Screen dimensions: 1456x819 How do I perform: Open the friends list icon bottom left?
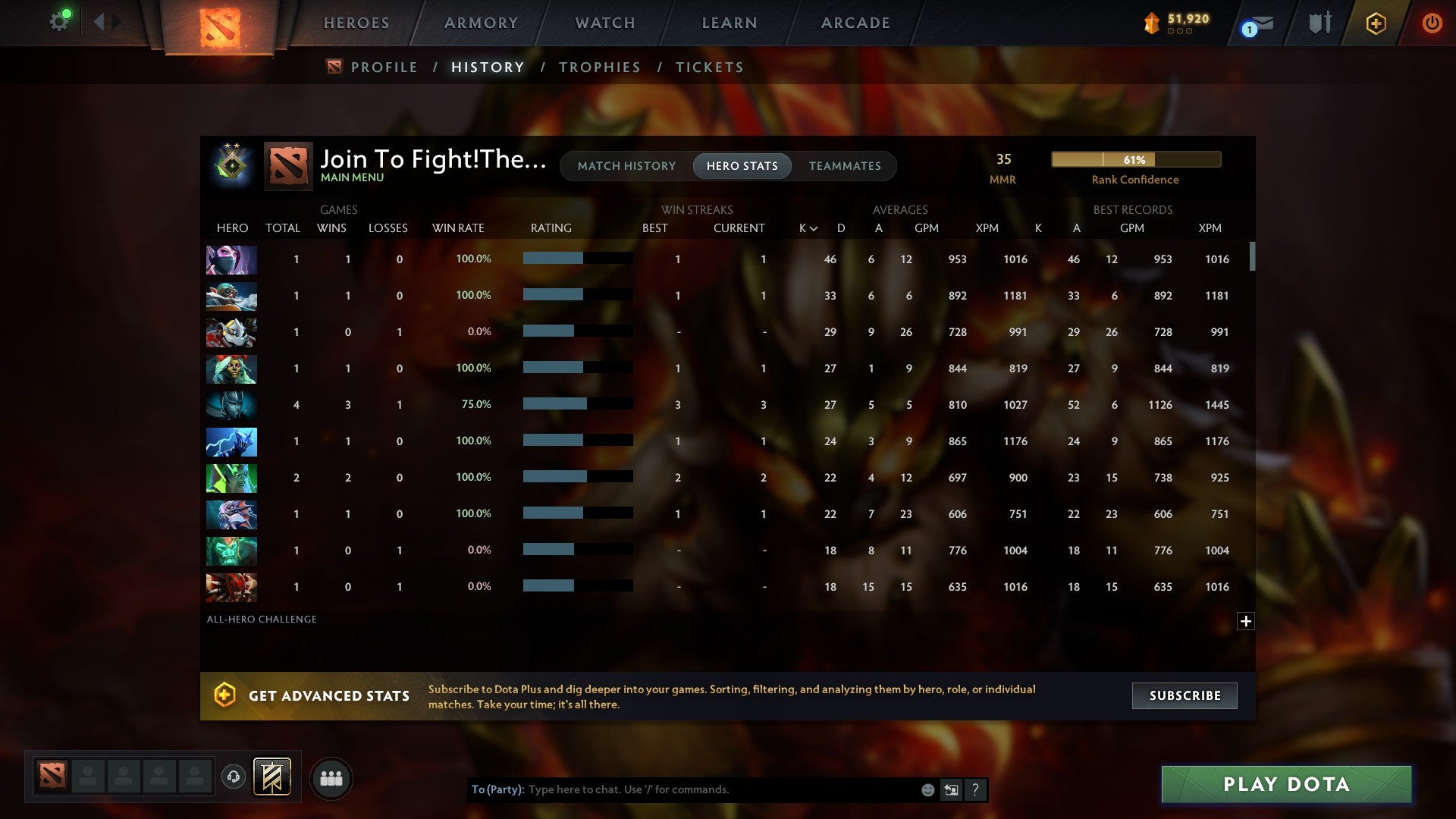(x=331, y=778)
